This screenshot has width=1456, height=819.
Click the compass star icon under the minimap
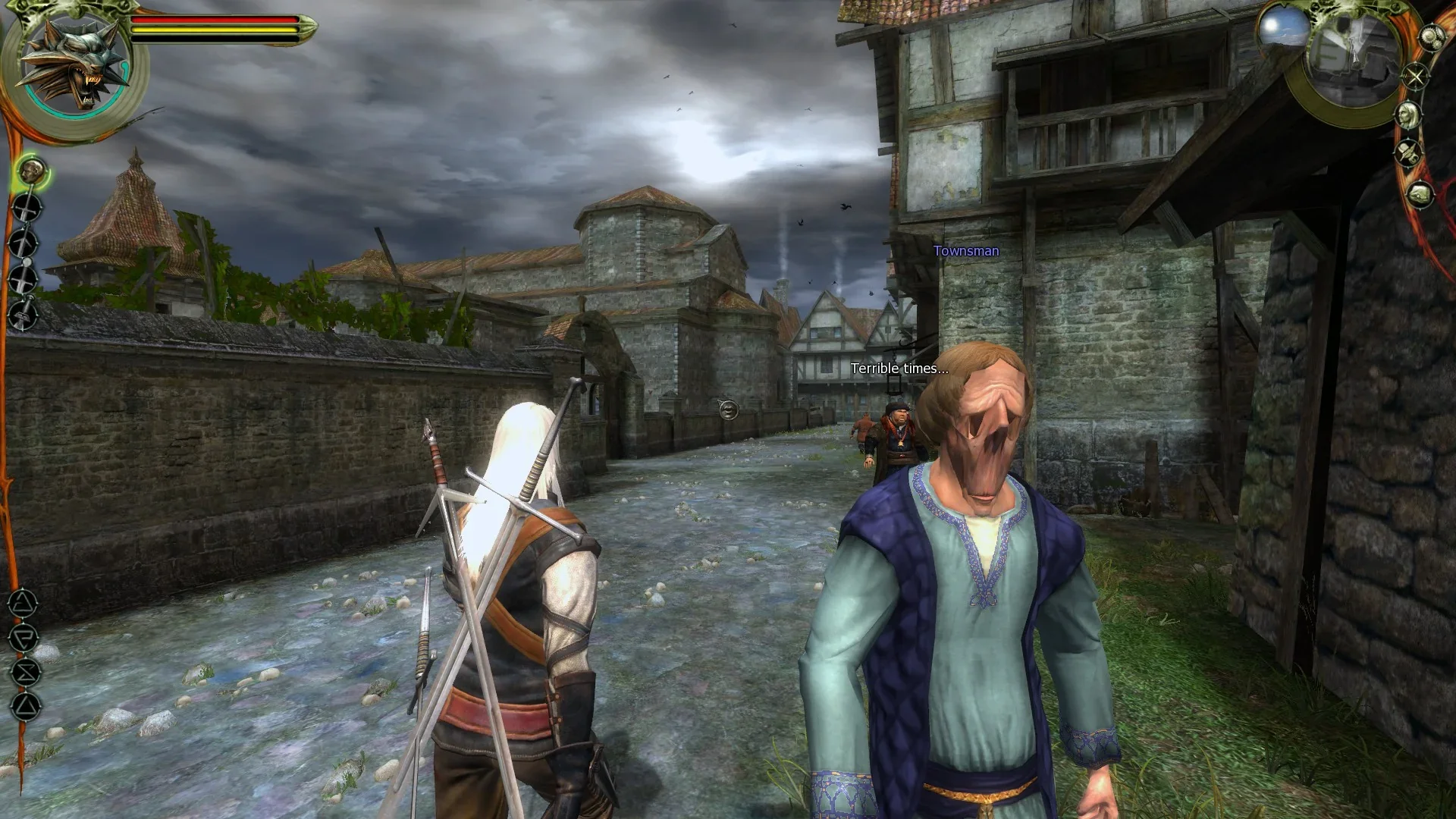(x=1416, y=77)
